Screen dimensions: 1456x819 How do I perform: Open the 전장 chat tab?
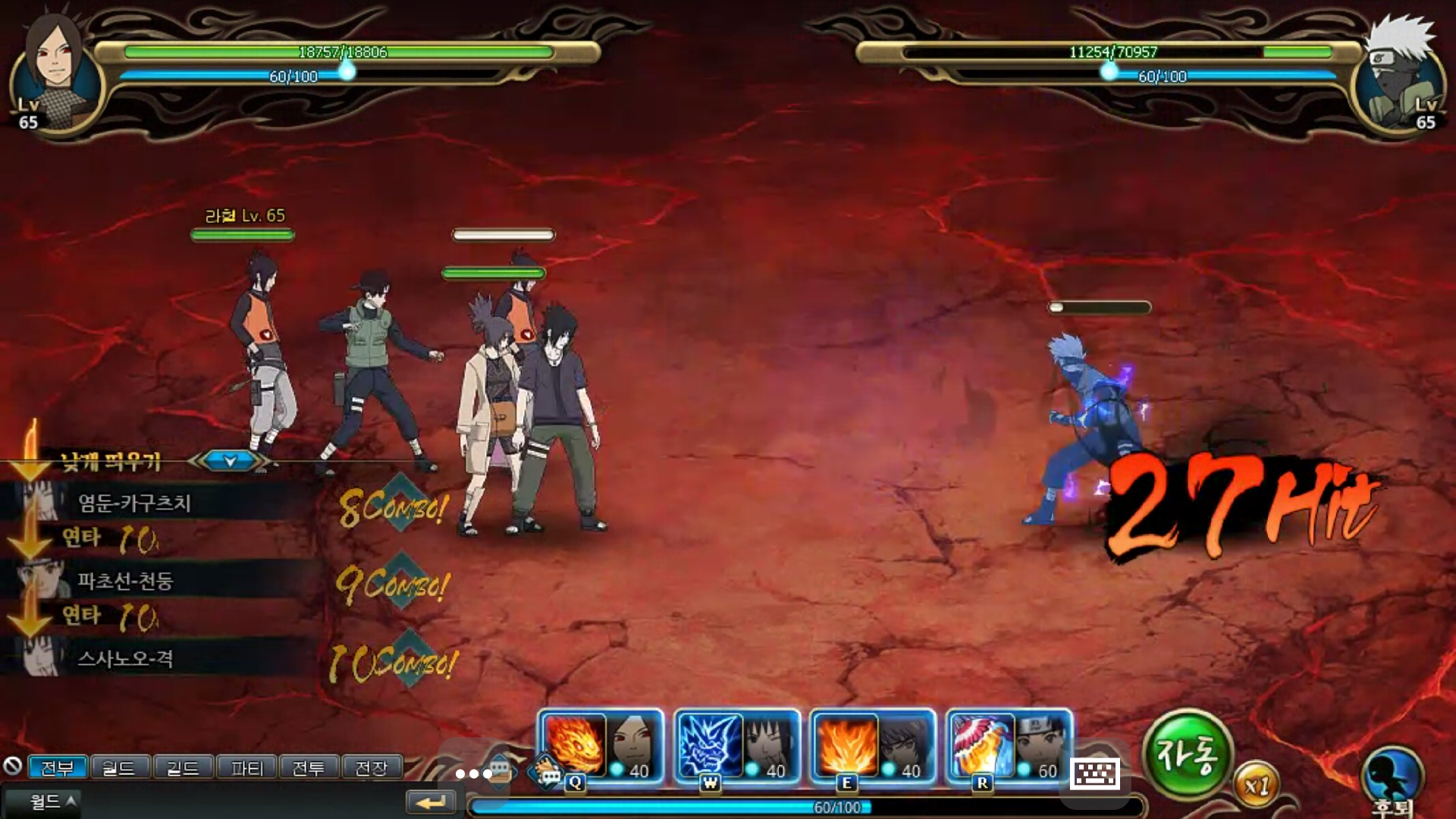[x=372, y=768]
